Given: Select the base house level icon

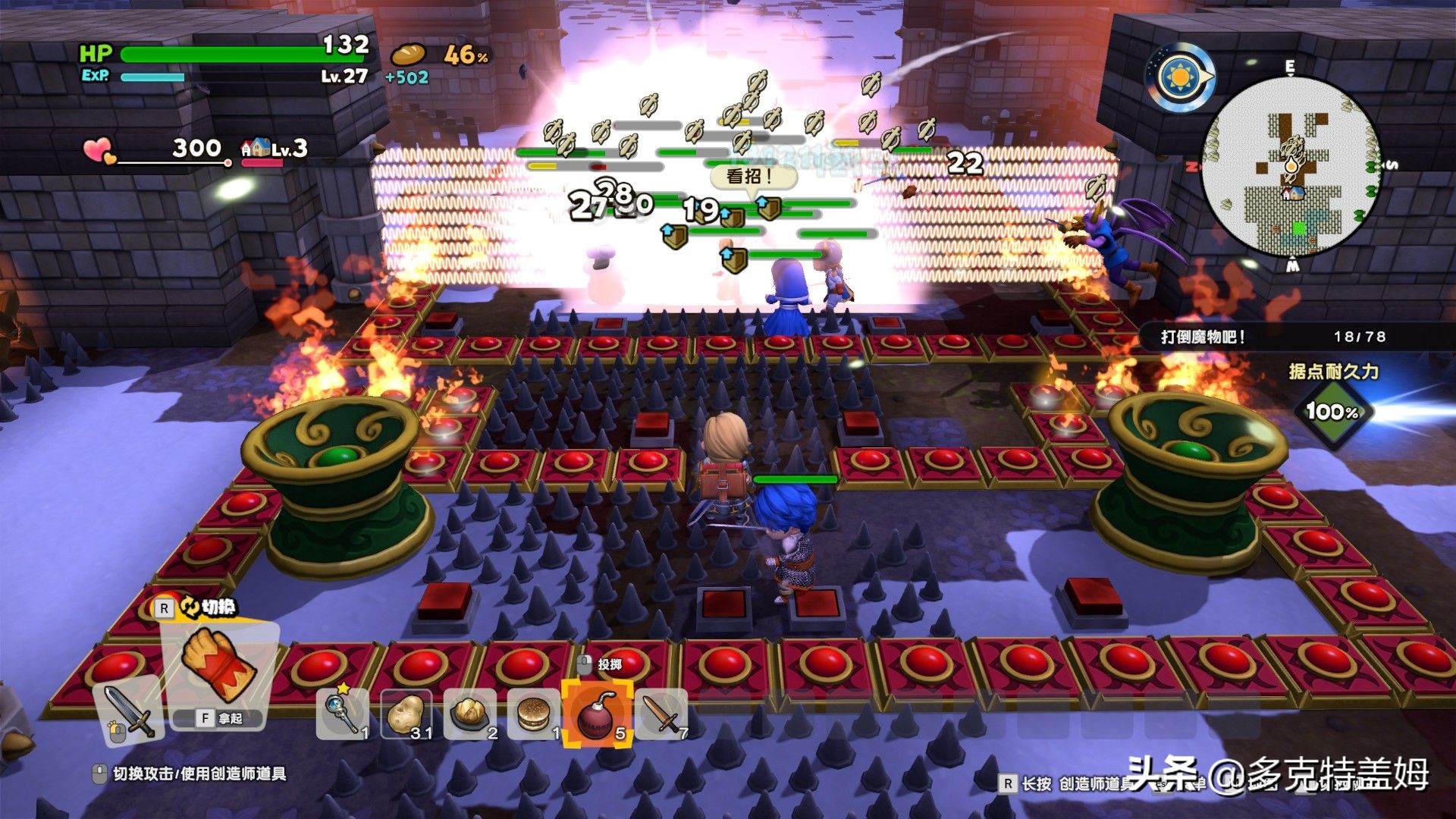Looking at the screenshot, I should point(256,148).
